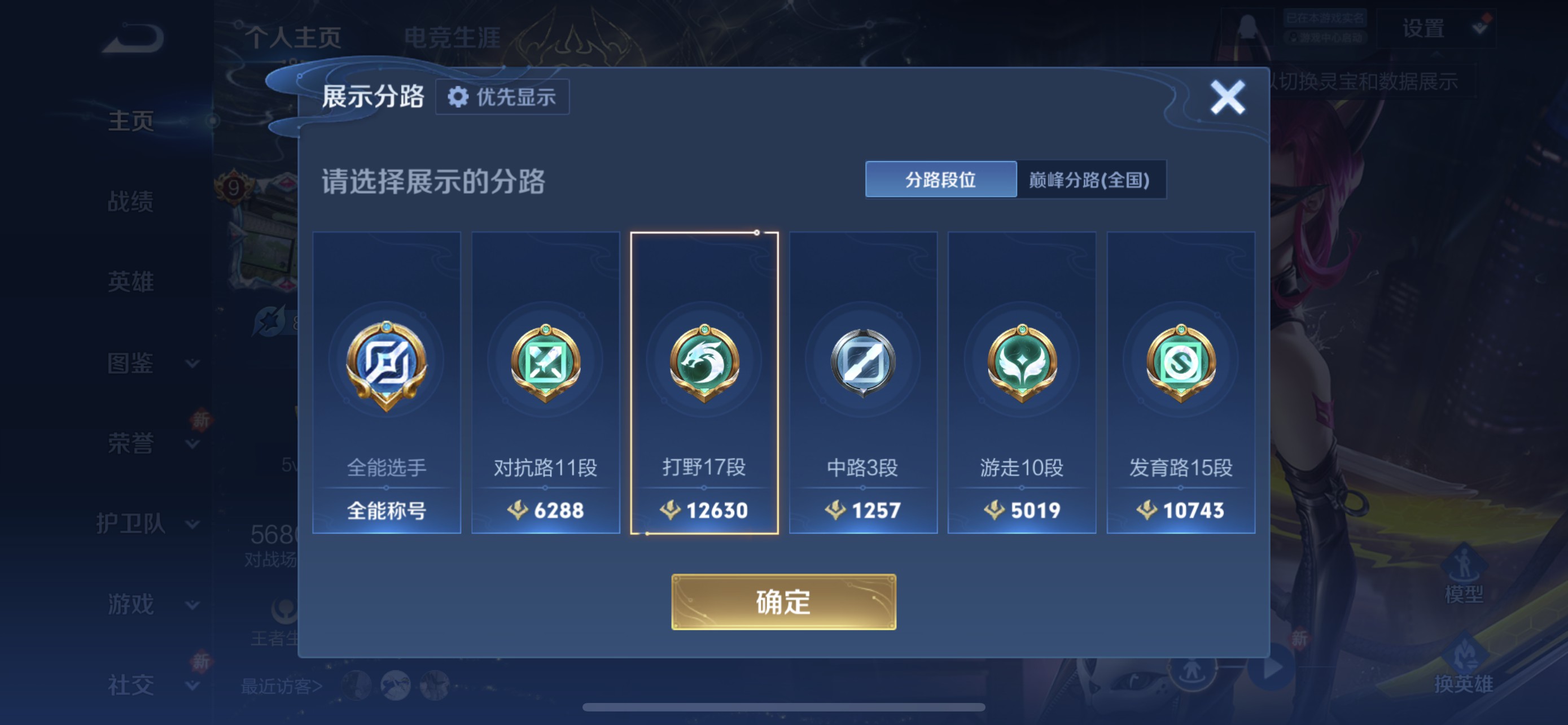Open 优先显示 priority display setting
This screenshot has width=1568, height=725.
point(503,96)
